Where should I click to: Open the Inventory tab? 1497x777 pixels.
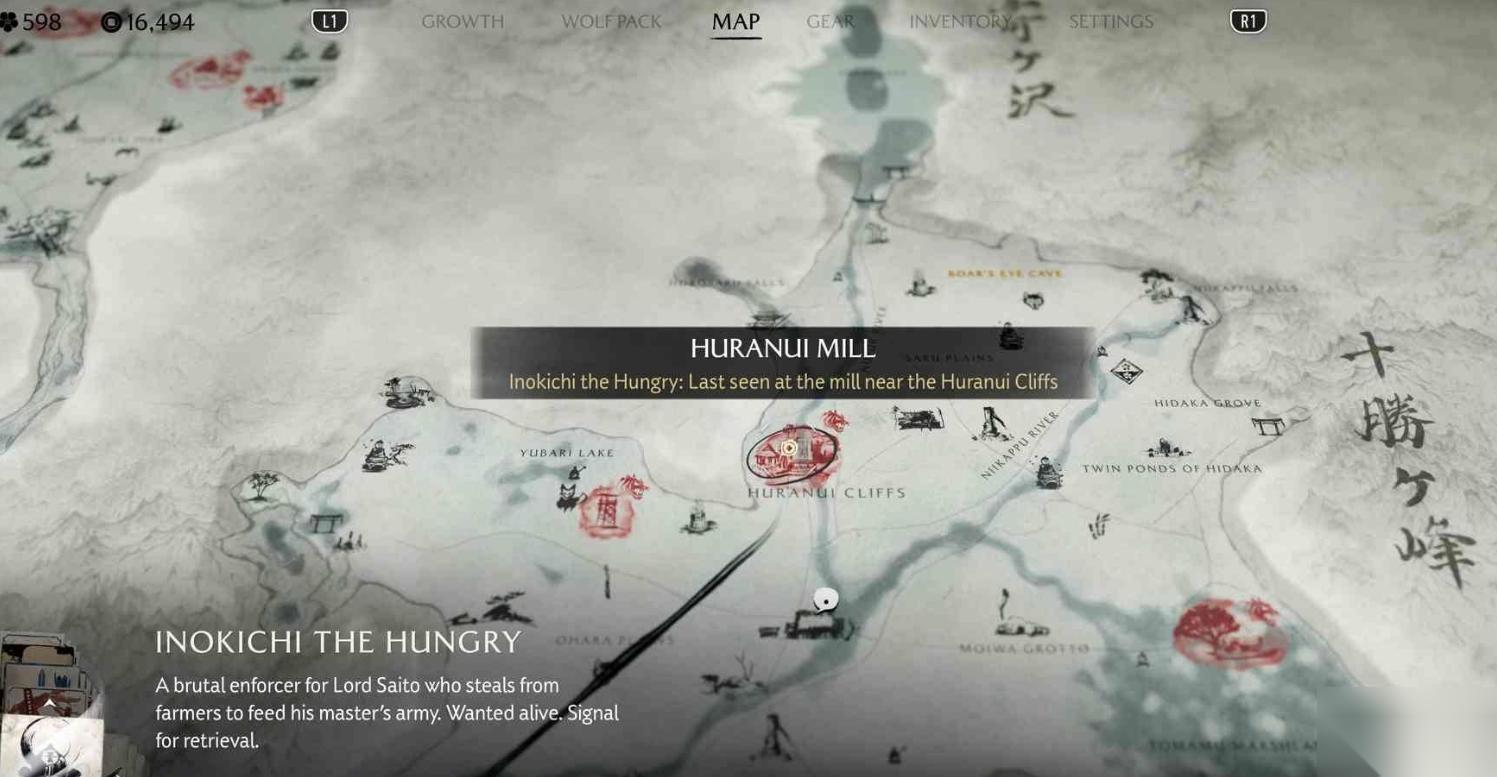[x=961, y=22]
